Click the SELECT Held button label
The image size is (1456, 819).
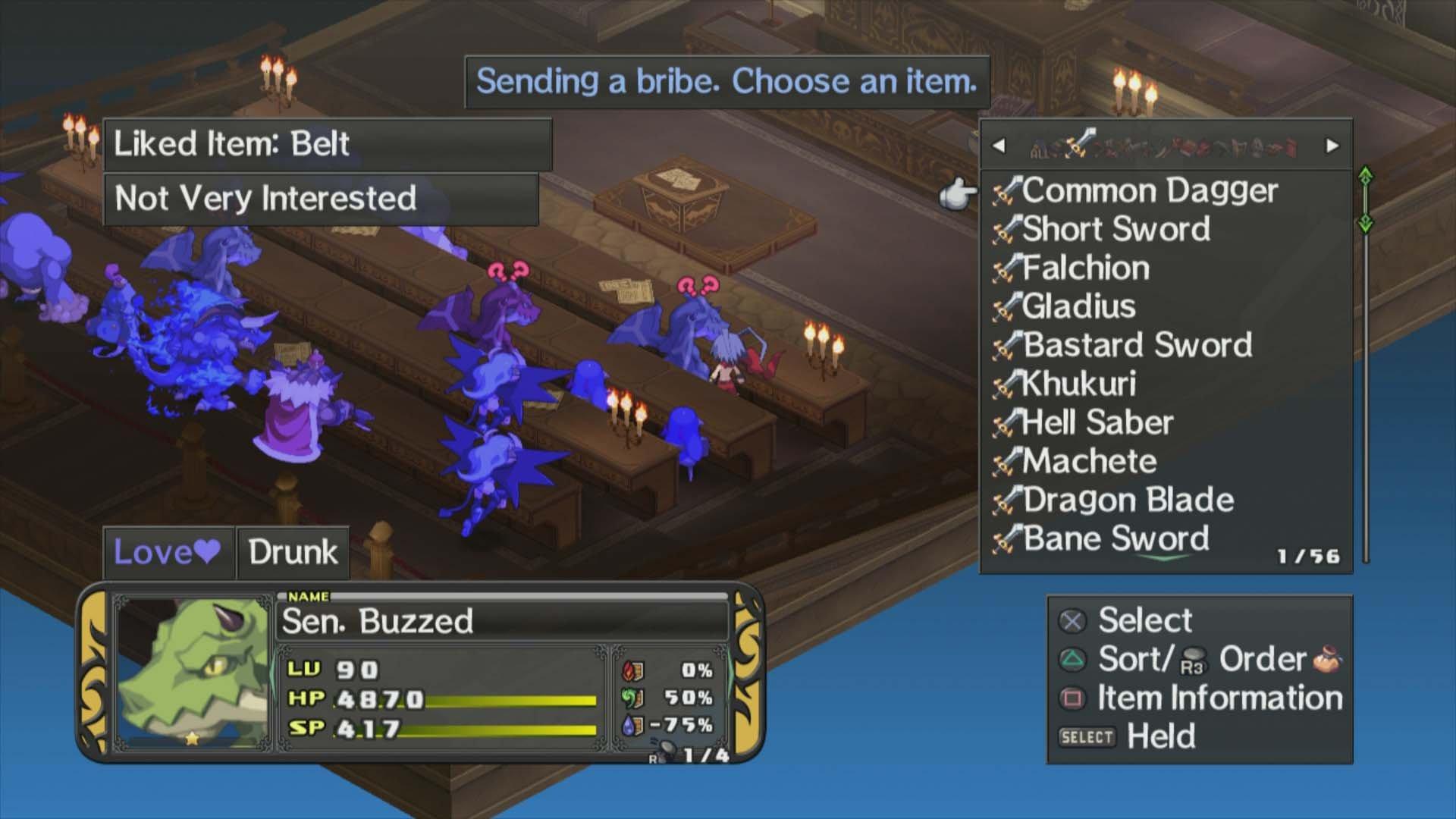pyautogui.click(x=1087, y=737)
